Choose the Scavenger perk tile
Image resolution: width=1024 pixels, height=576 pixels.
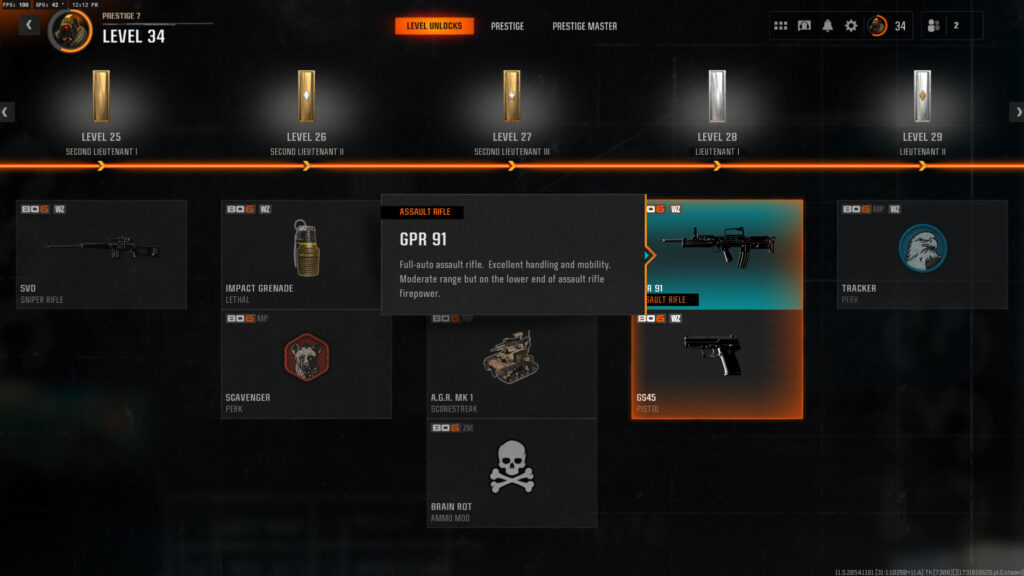coord(306,364)
